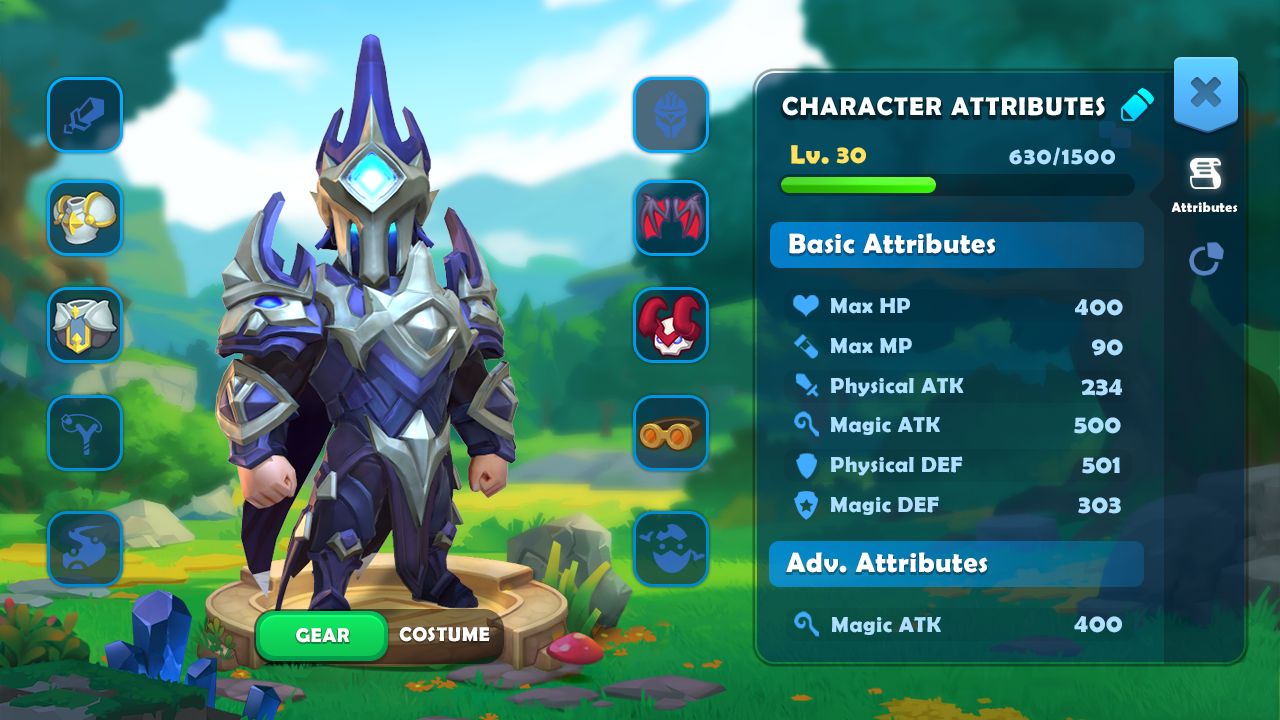The height and width of the screenshot is (720, 1280).
Task: Select the shoulder armor with blue arrow slot
Action: point(85,325)
